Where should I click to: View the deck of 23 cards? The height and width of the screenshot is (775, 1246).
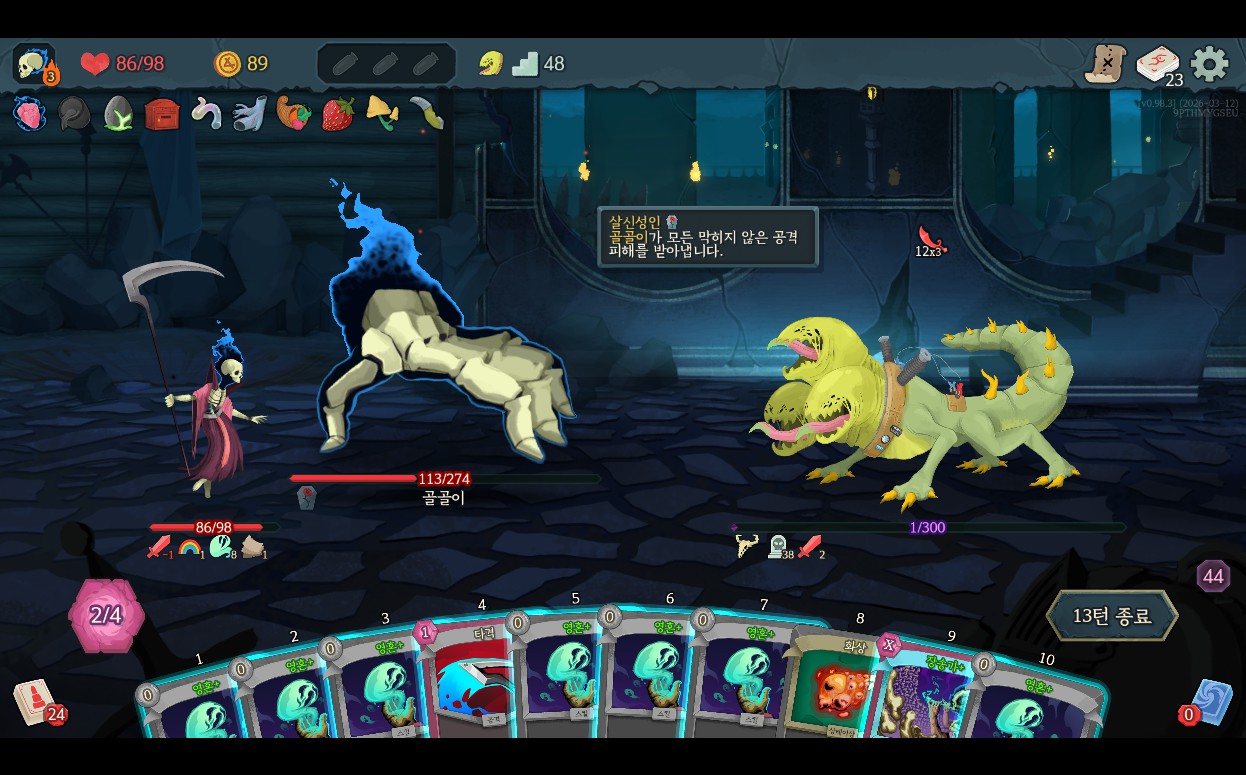point(1157,65)
